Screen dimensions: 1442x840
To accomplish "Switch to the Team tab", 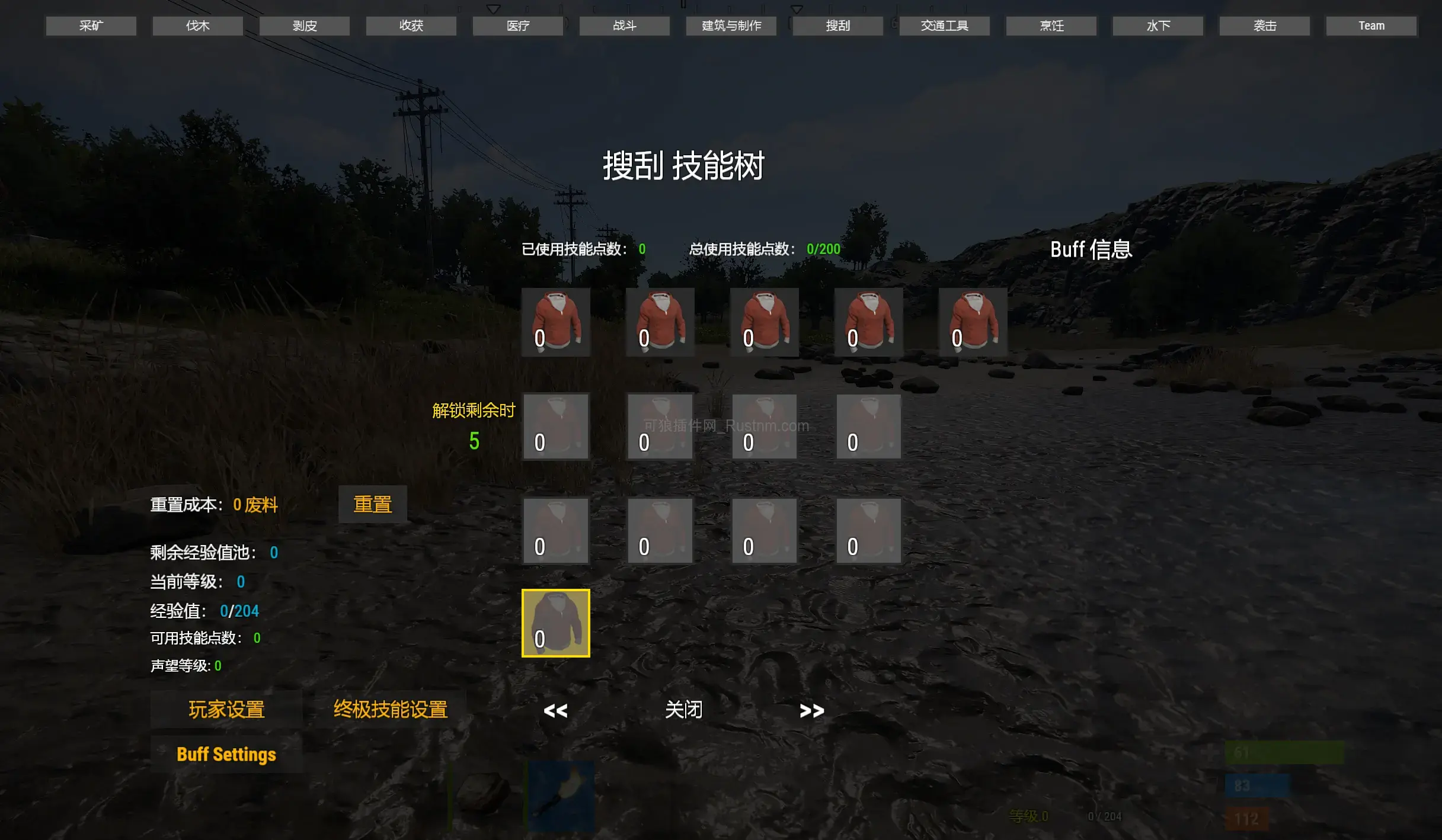I will point(1370,25).
